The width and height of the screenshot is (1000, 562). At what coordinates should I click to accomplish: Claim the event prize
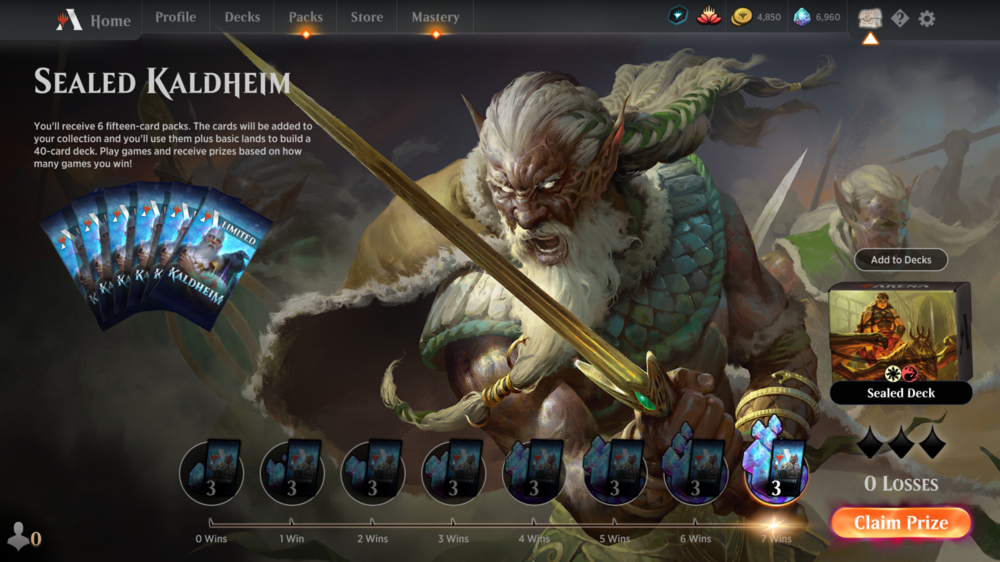pyautogui.click(x=900, y=523)
